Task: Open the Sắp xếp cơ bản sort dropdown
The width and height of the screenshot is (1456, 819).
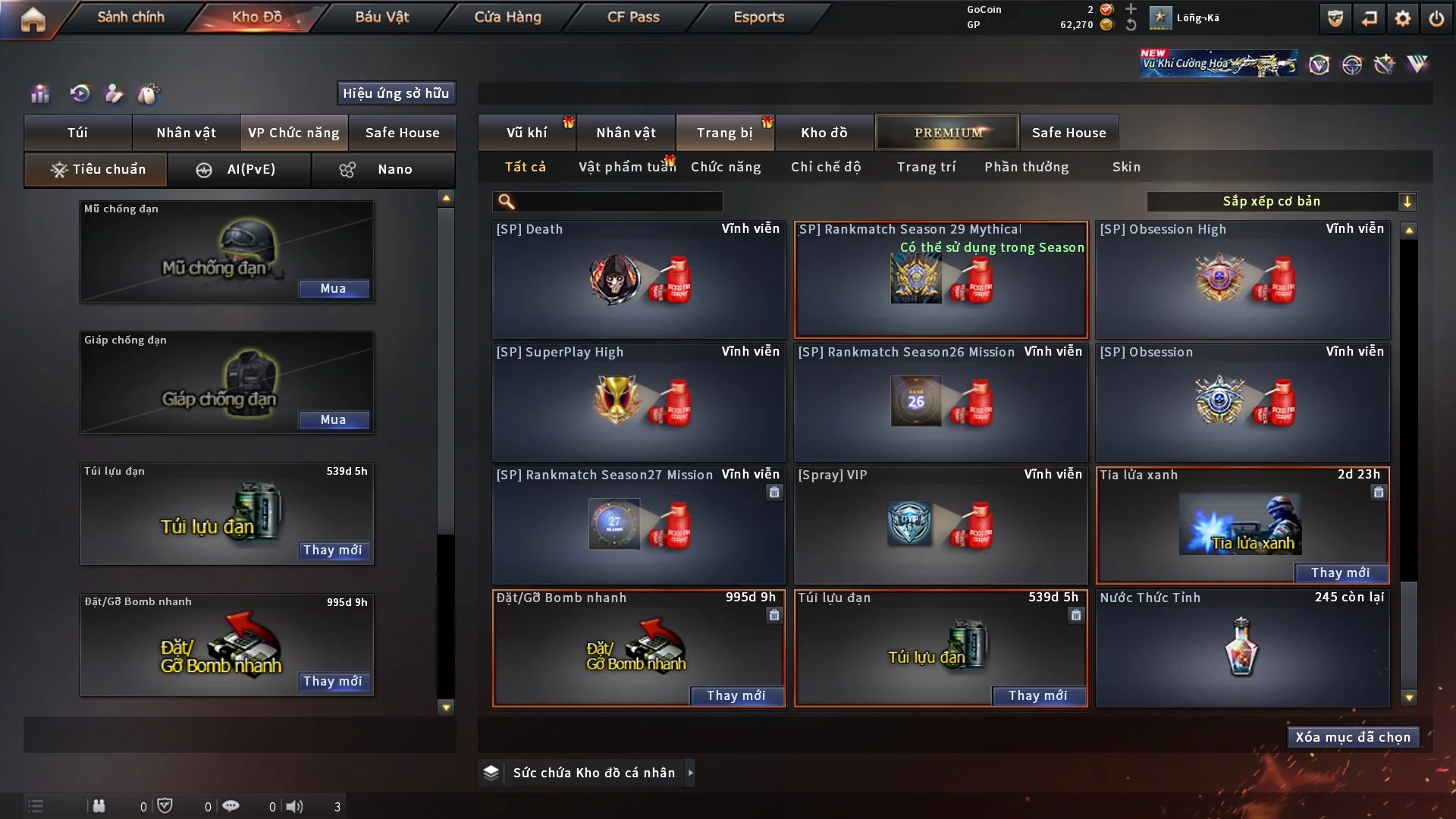Action: point(1281,202)
